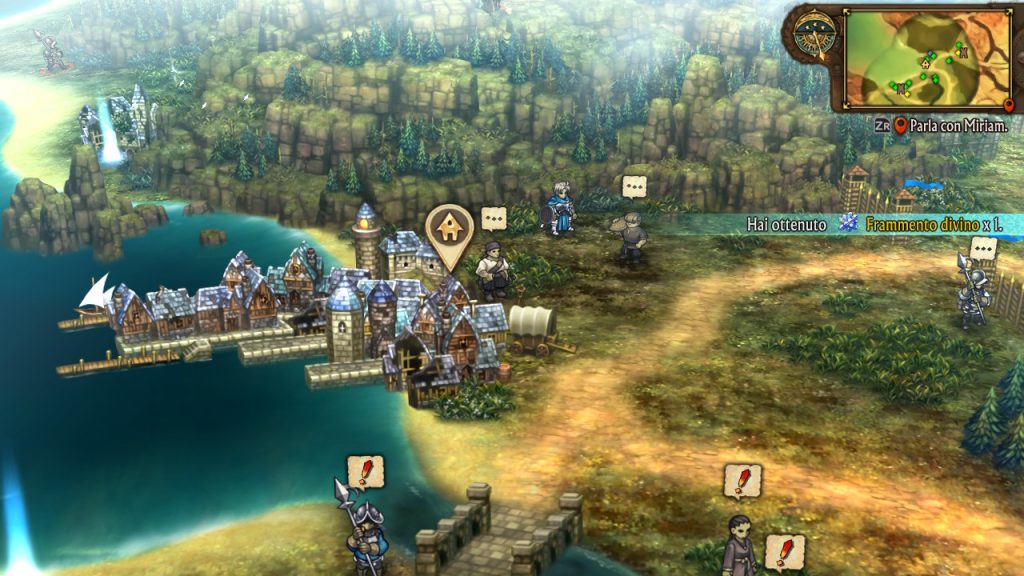Click the exclamation marker above the dark-haired villager
The height and width of the screenshot is (576, 1024).
[742, 481]
